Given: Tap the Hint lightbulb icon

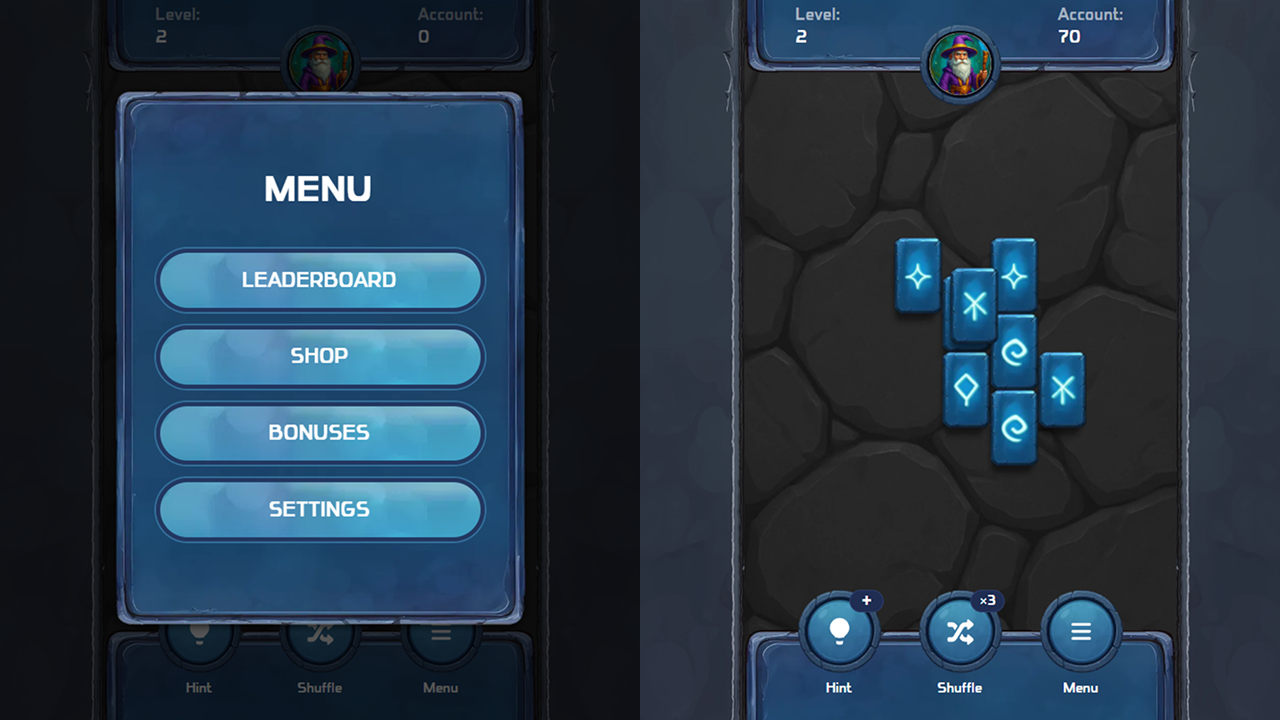Looking at the screenshot, I should point(838,630).
